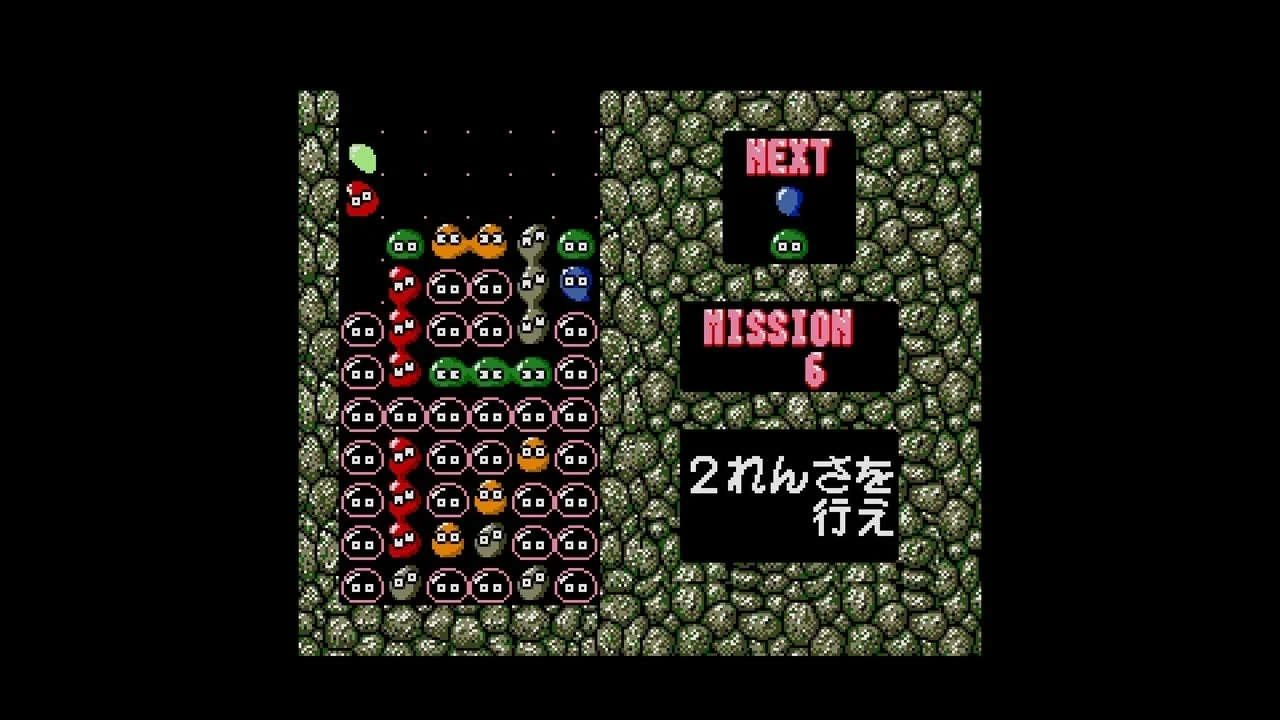Click the blue puyo in the NEXT preview
This screenshot has width=1280, height=720.
click(789, 201)
